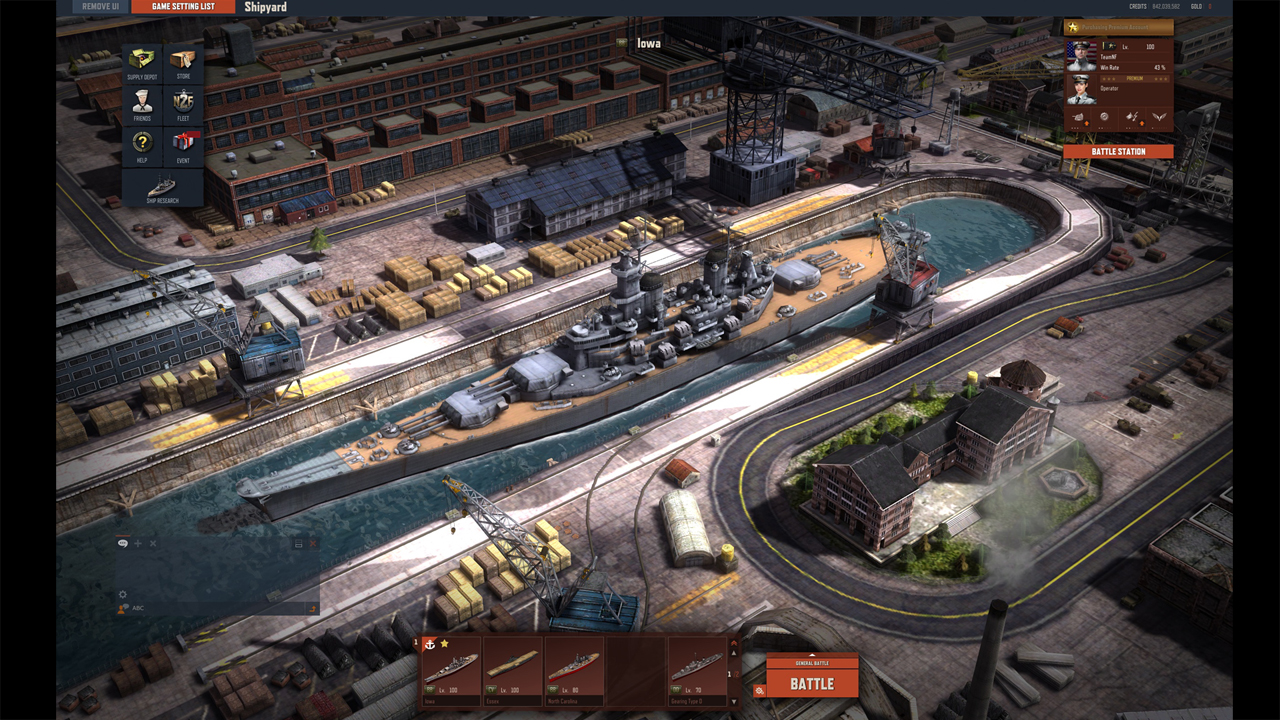
Task: Open the chat settings gear
Action: click(x=122, y=593)
